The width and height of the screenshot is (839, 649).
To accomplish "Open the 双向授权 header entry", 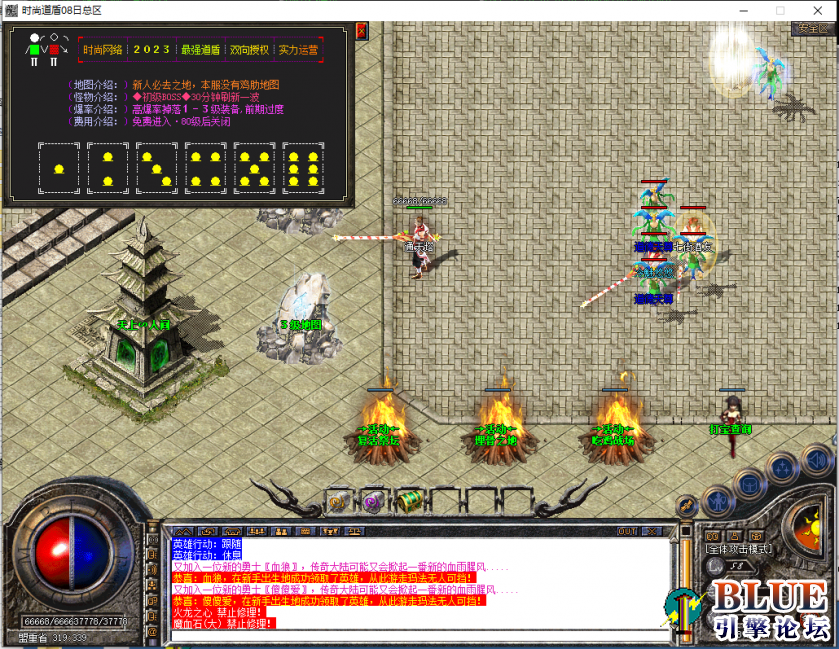I will pyautogui.click(x=248, y=49).
